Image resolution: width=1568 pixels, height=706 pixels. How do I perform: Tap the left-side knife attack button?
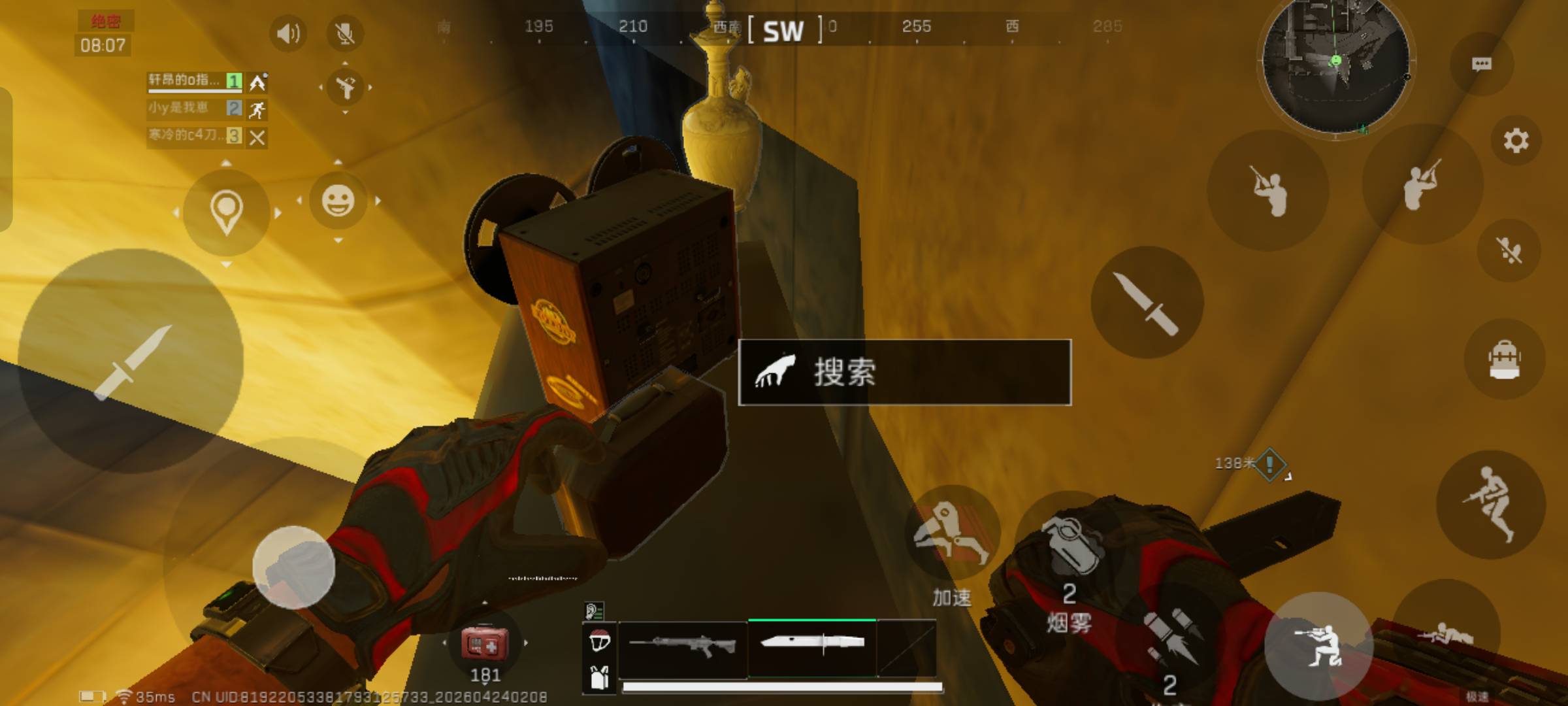[131, 361]
